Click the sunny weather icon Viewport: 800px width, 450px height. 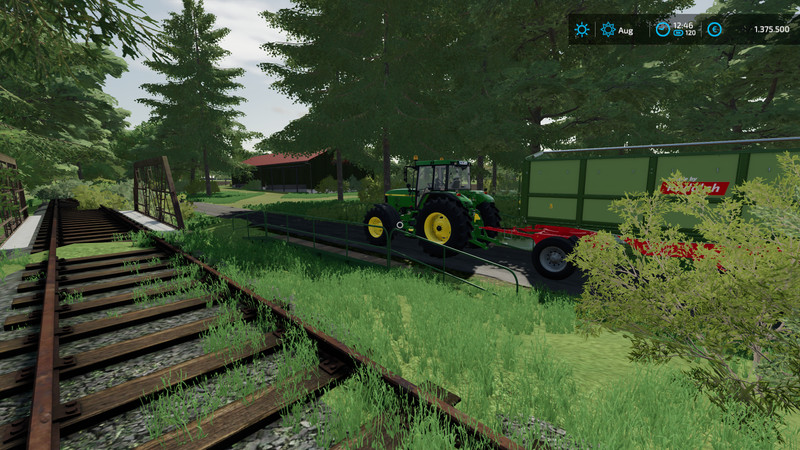tap(581, 29)
